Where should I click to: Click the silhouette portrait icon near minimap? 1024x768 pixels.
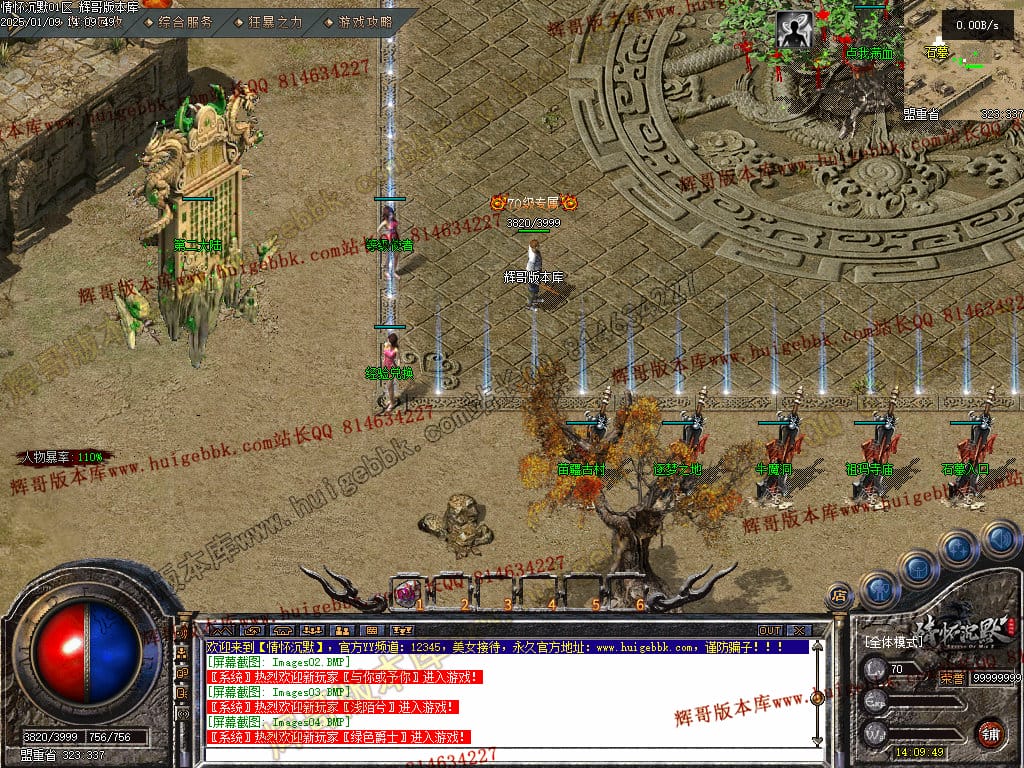point(794,31)
